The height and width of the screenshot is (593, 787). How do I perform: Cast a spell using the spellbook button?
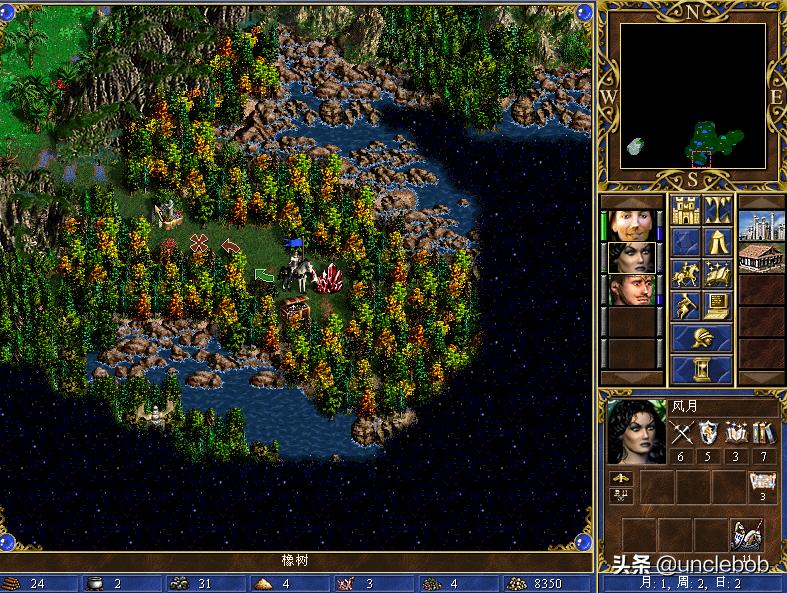click(717, 274)
